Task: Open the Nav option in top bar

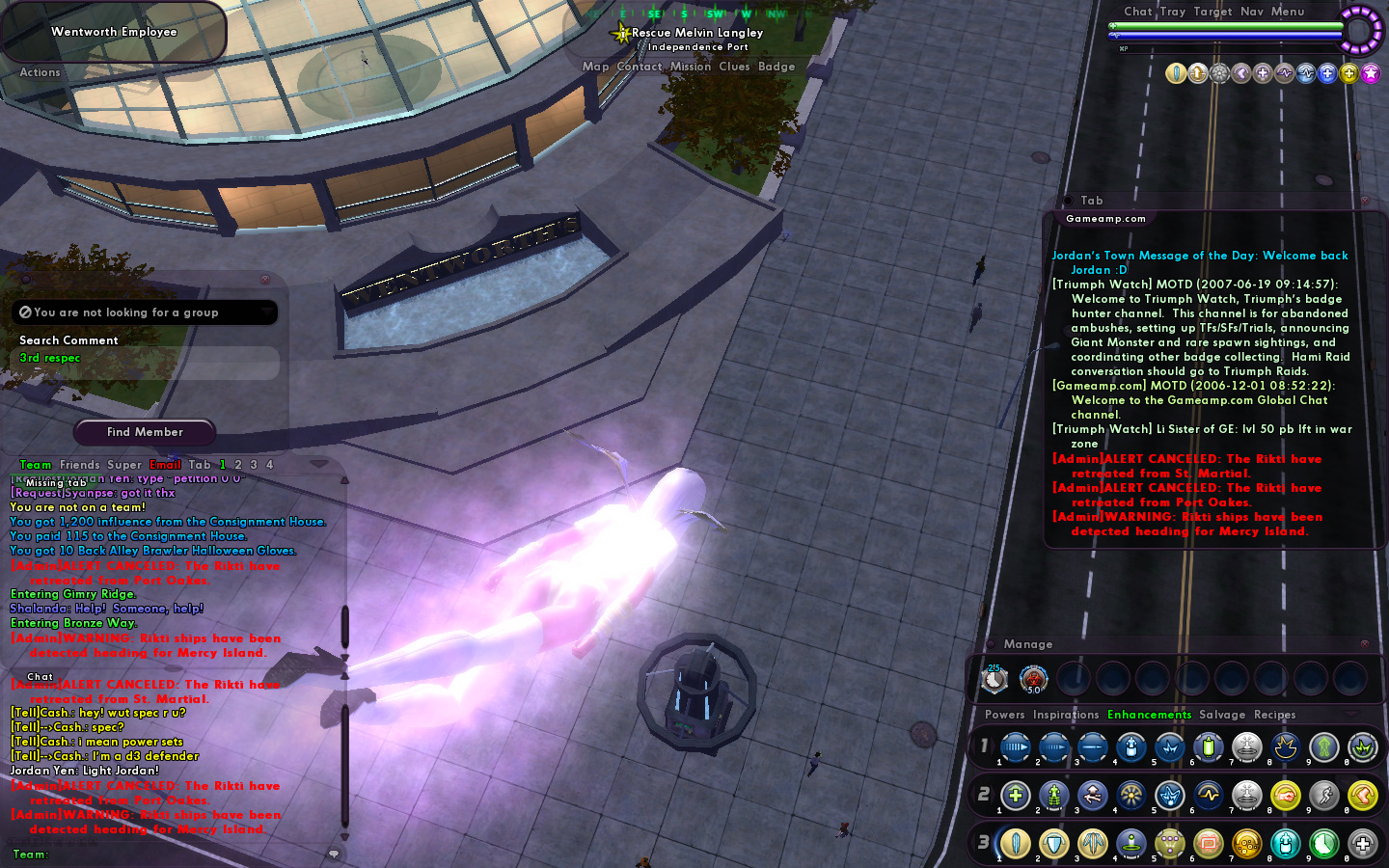Action: [1252, 12]
